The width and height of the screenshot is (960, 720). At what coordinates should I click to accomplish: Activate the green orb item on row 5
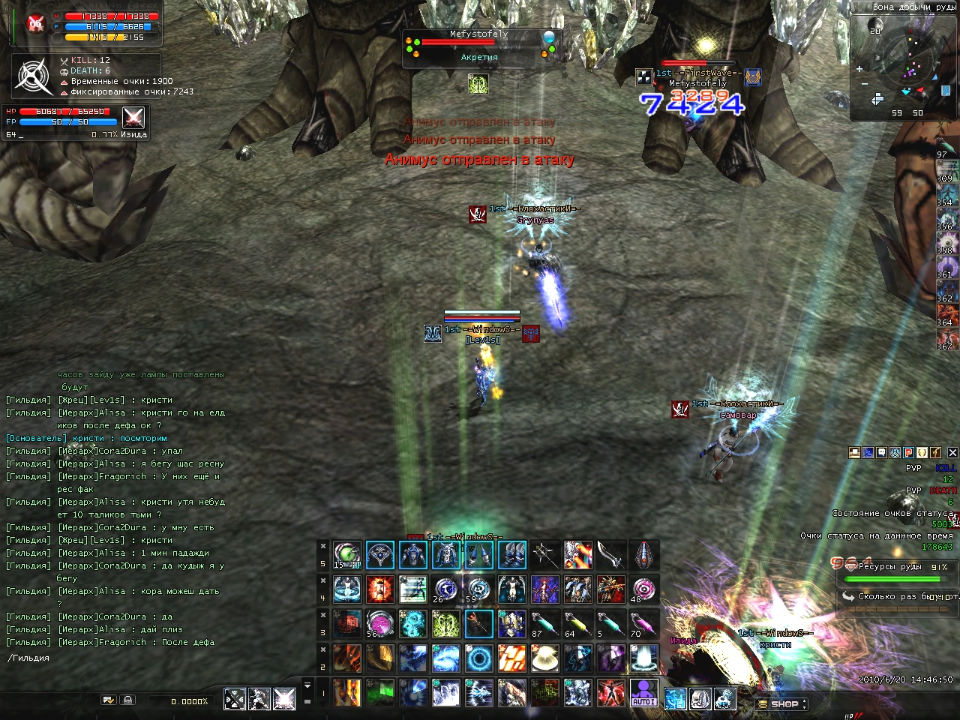point(348,554)
